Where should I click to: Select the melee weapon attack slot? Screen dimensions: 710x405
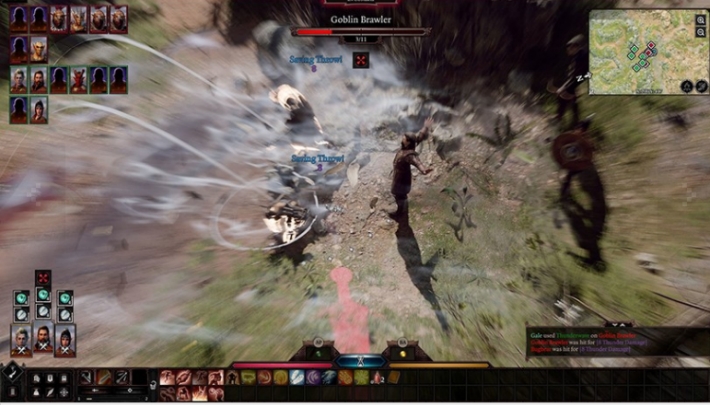point(87,377)
